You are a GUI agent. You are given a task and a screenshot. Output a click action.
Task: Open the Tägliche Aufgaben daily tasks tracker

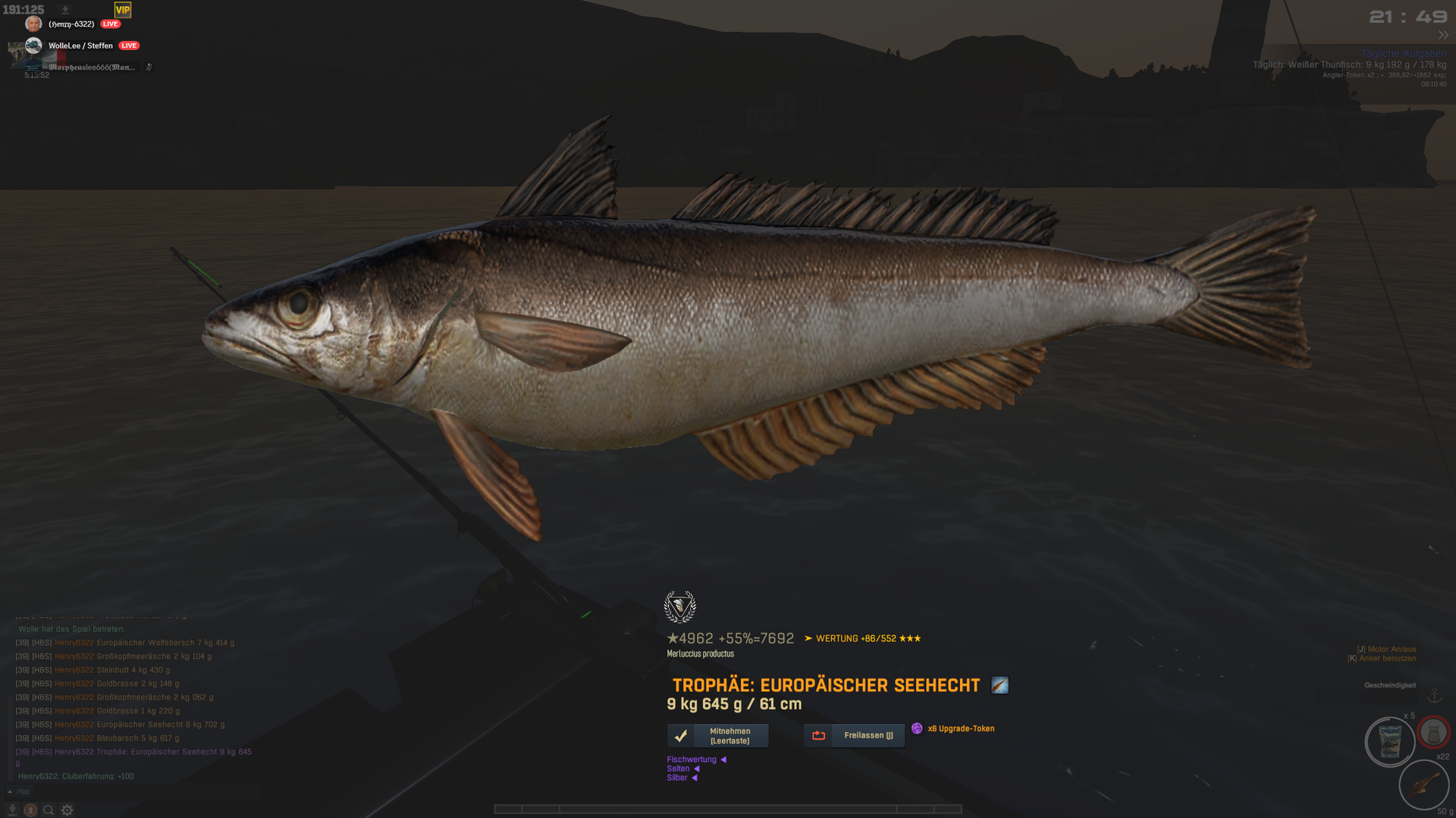click(x=1403, y=53)
